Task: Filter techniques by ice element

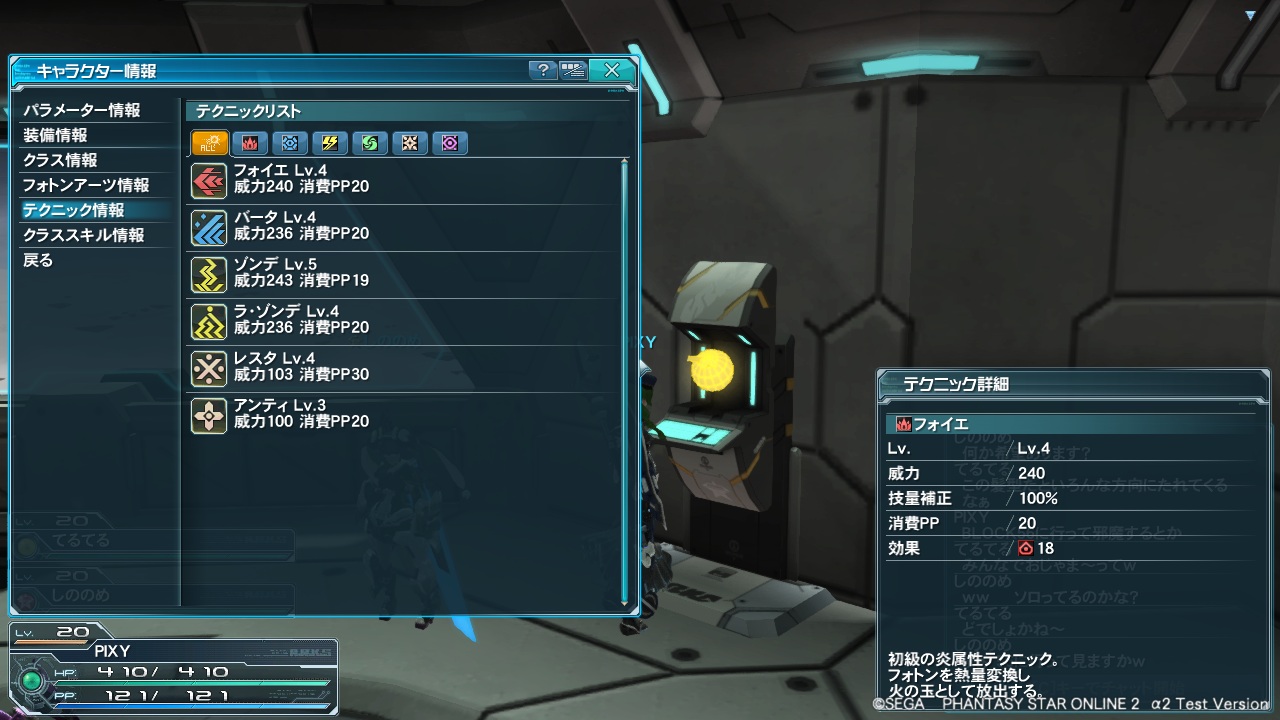Action: [x=290, y=143]
